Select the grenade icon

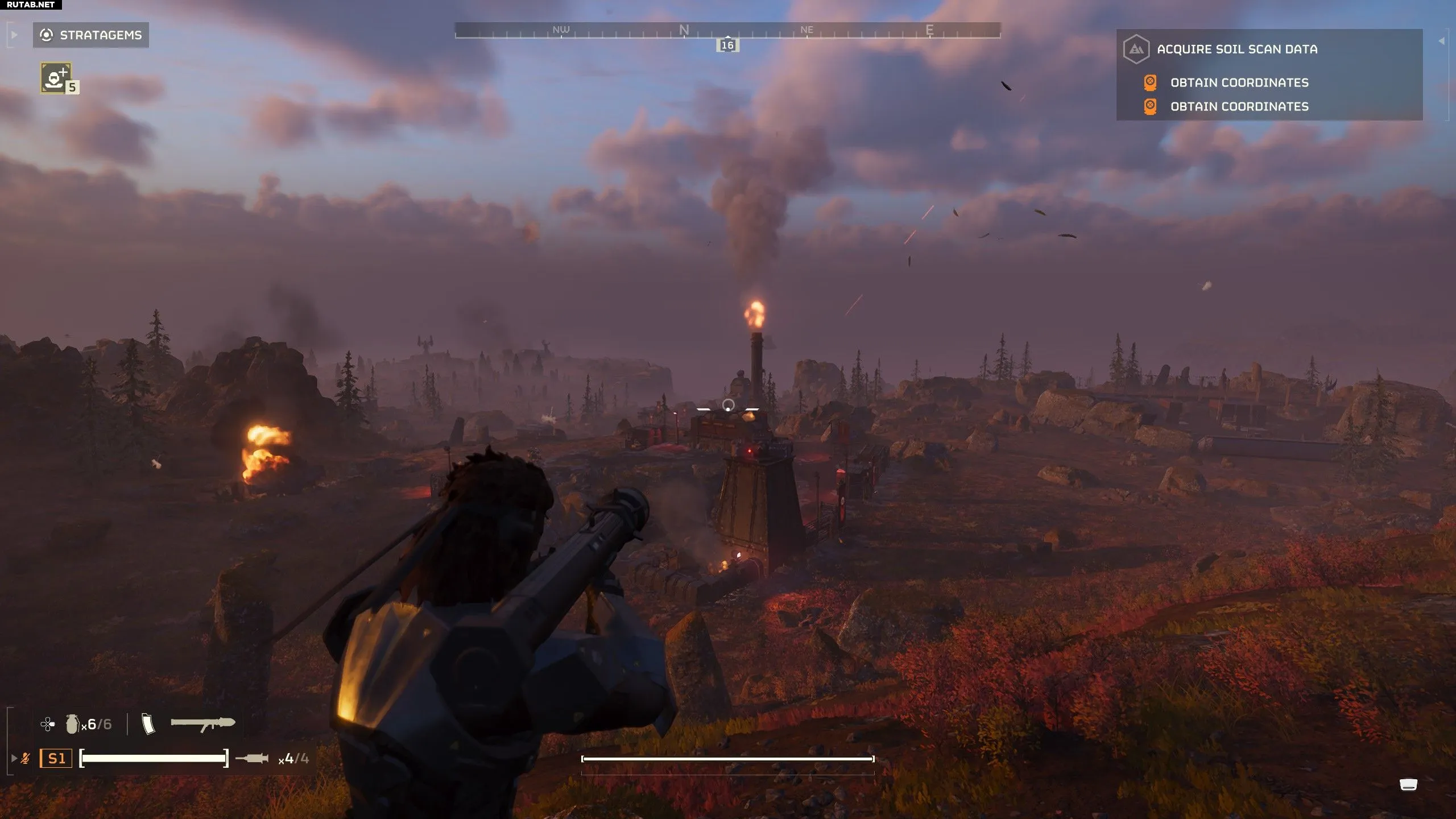(x=72, y=724)
